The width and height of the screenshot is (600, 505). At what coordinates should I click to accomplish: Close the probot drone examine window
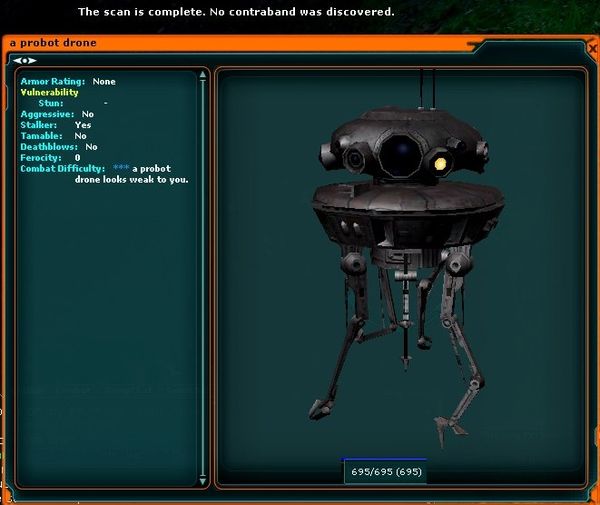click(x=593, y=47)
